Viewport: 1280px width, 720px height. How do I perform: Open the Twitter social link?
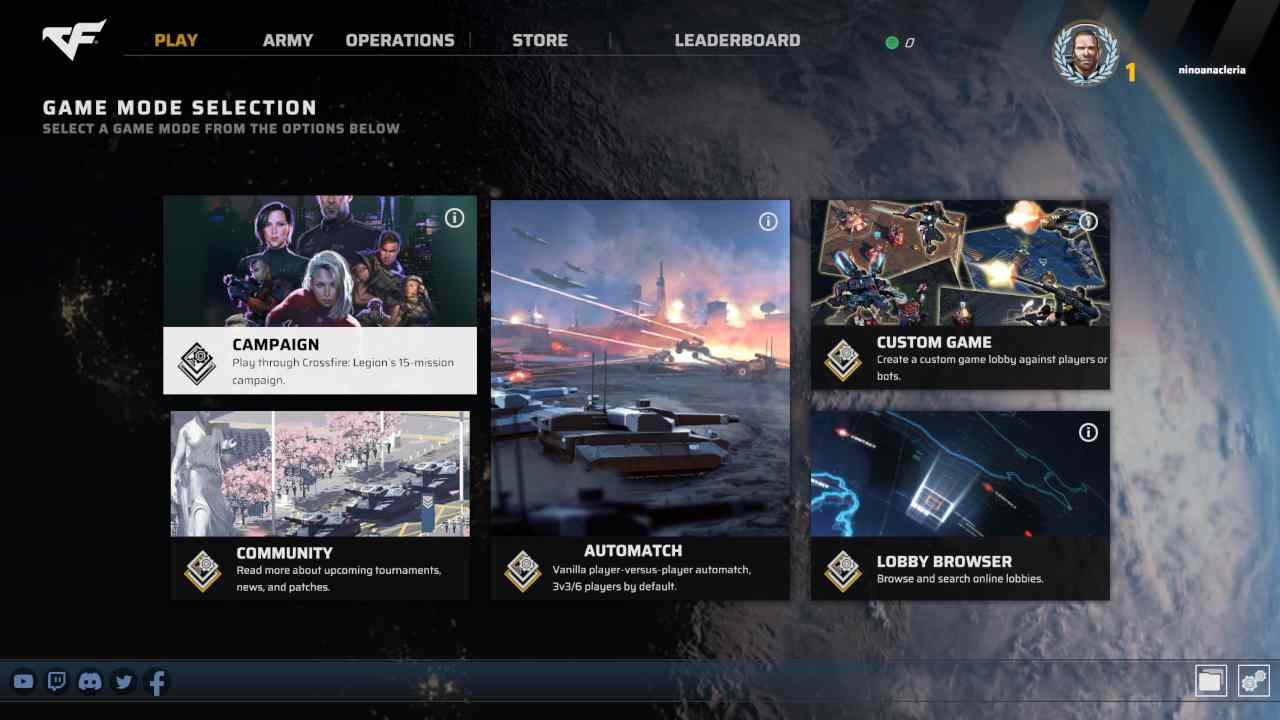(124, 682)
